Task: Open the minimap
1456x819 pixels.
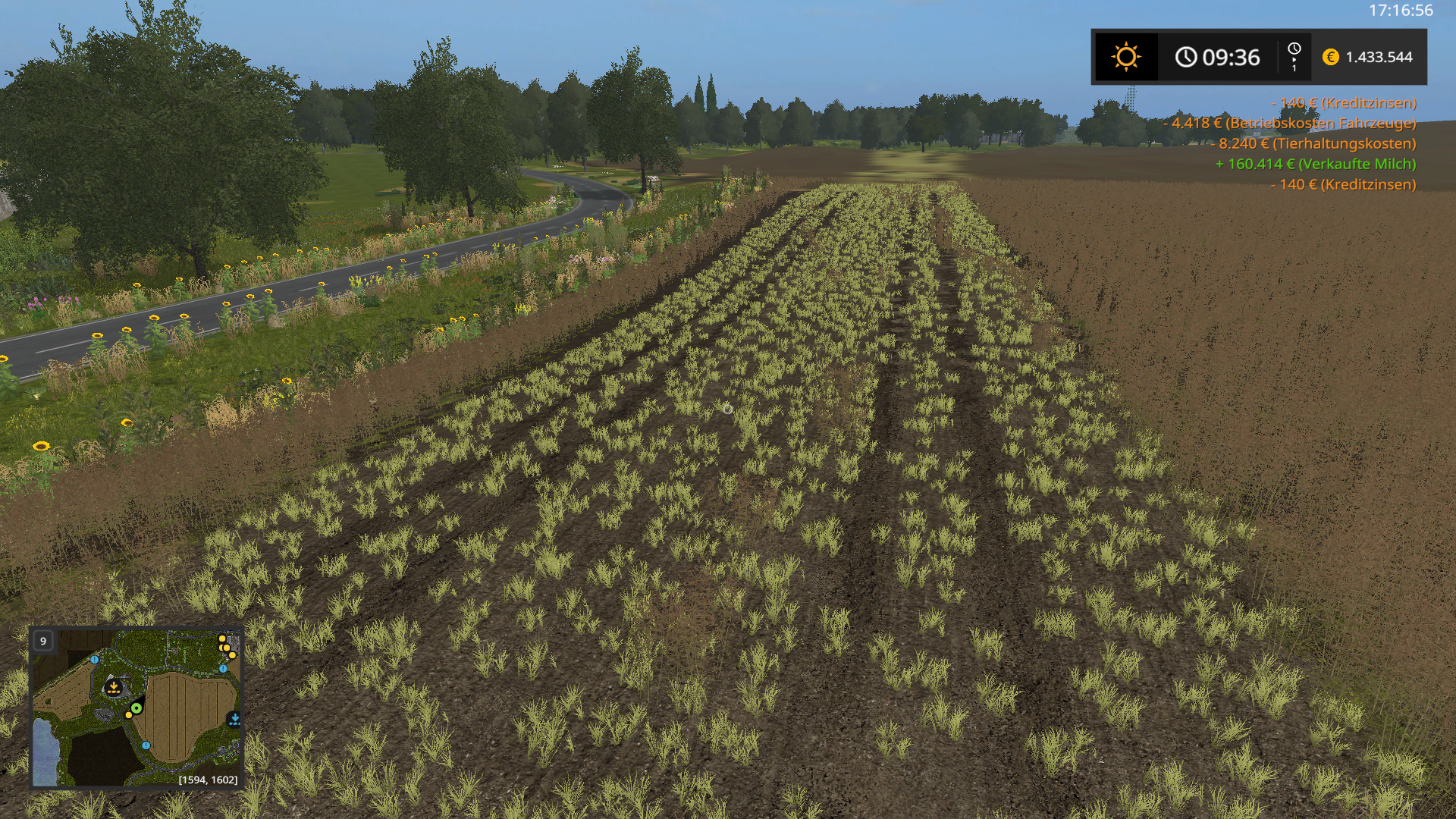Action: pyautogui.click(x=136, y=708)
